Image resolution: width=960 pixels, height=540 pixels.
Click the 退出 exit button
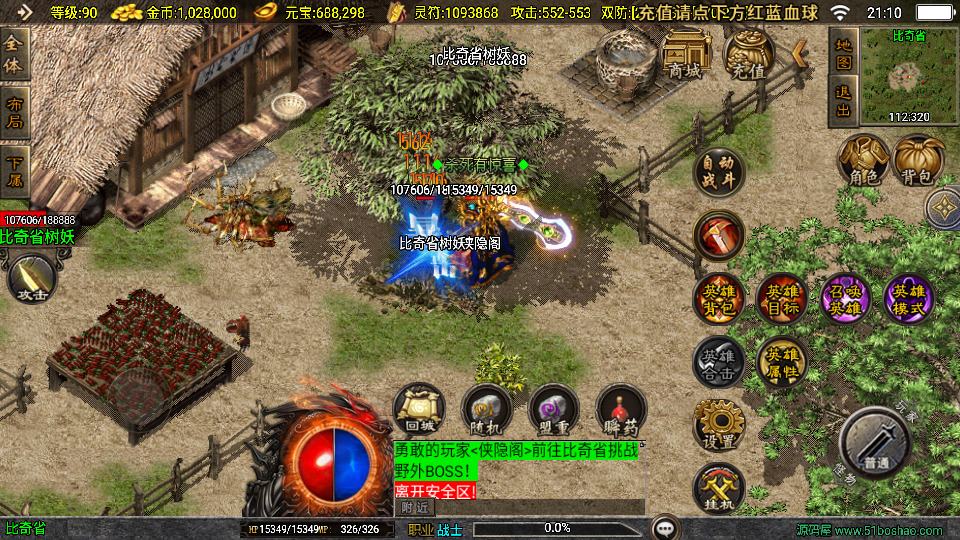[843, 104]
